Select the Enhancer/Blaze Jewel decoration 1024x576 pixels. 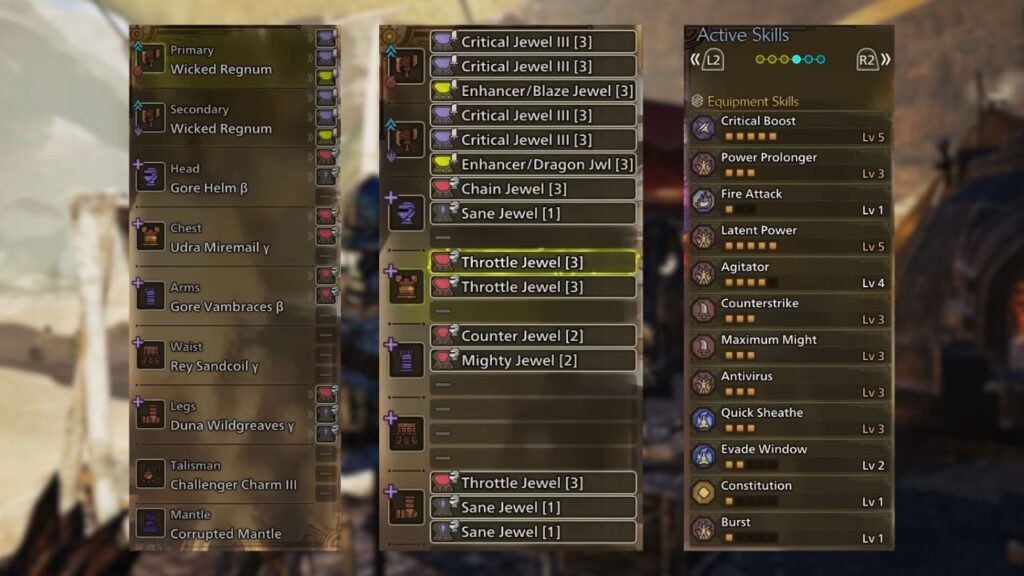(533, 91)
